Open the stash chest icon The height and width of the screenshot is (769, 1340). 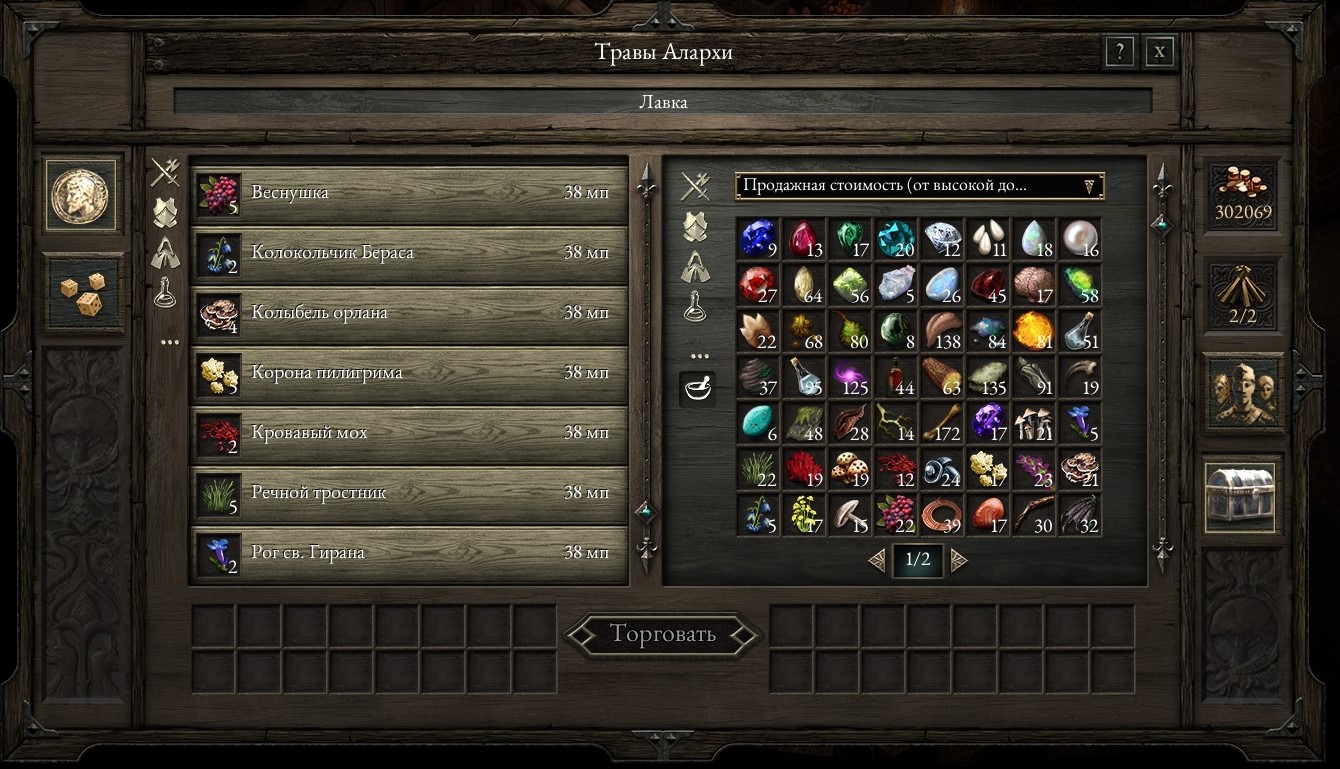pos(1243,495)
